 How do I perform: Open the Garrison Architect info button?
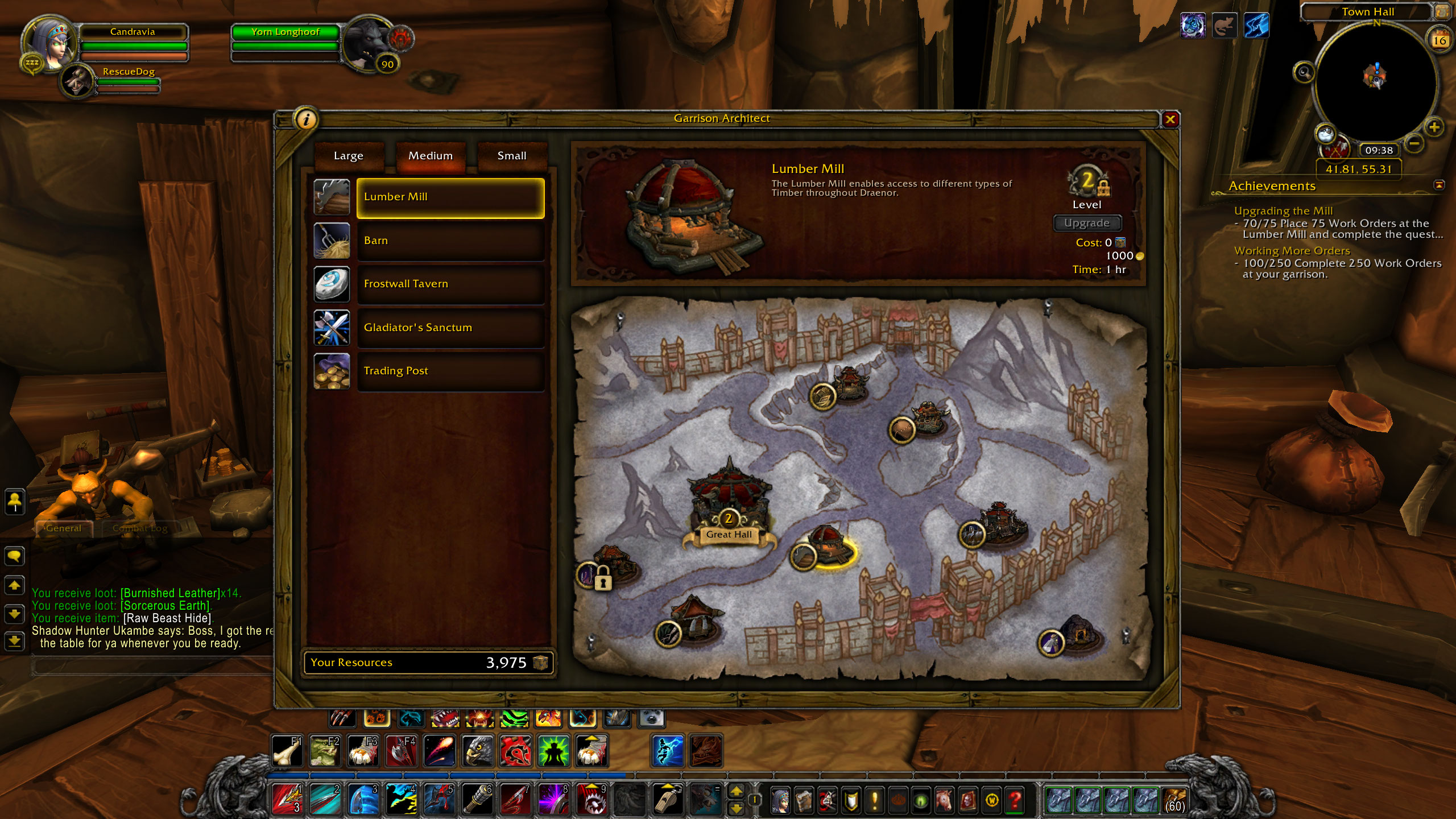click(307, 119)
